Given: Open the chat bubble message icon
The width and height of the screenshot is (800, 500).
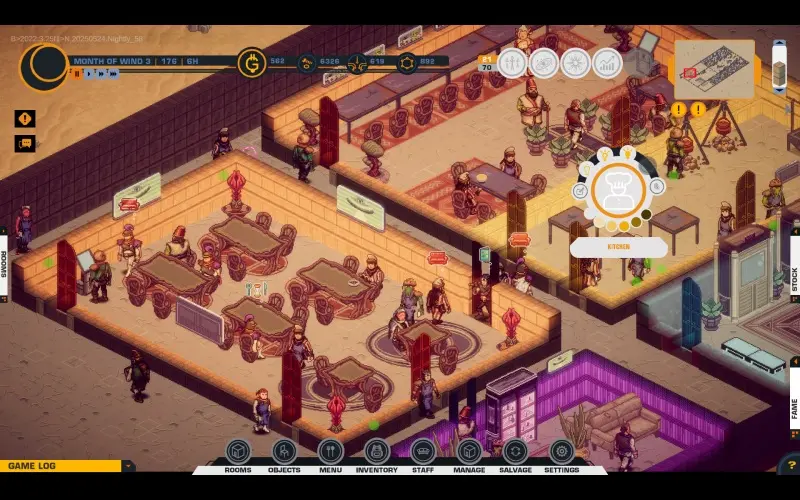Looking at the screenshot, I should pos(25,143).
